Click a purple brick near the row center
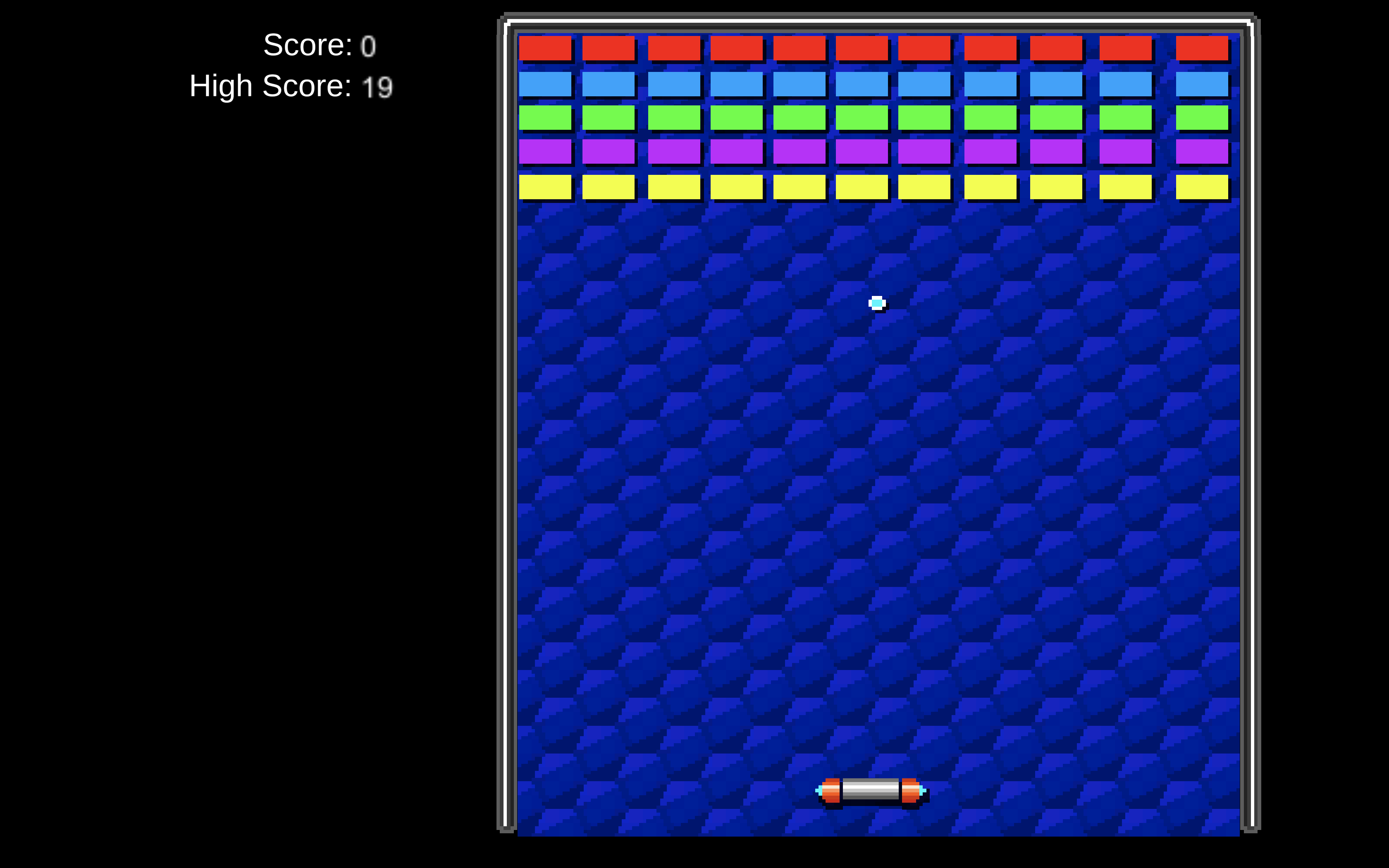This screenshot has width=1389, height=868. [863, 152]
